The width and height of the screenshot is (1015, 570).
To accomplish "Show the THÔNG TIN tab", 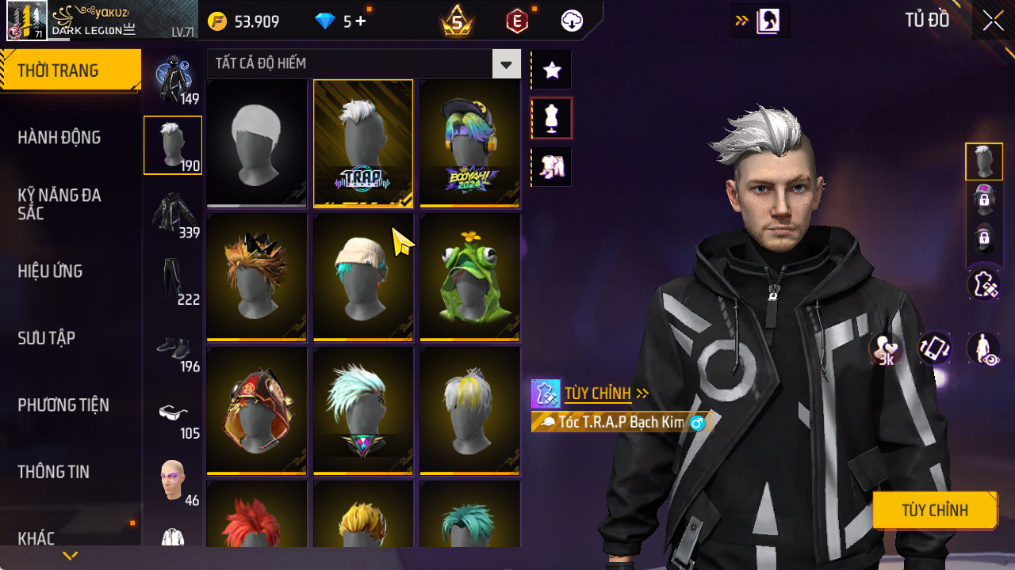I will pos(53,472).
